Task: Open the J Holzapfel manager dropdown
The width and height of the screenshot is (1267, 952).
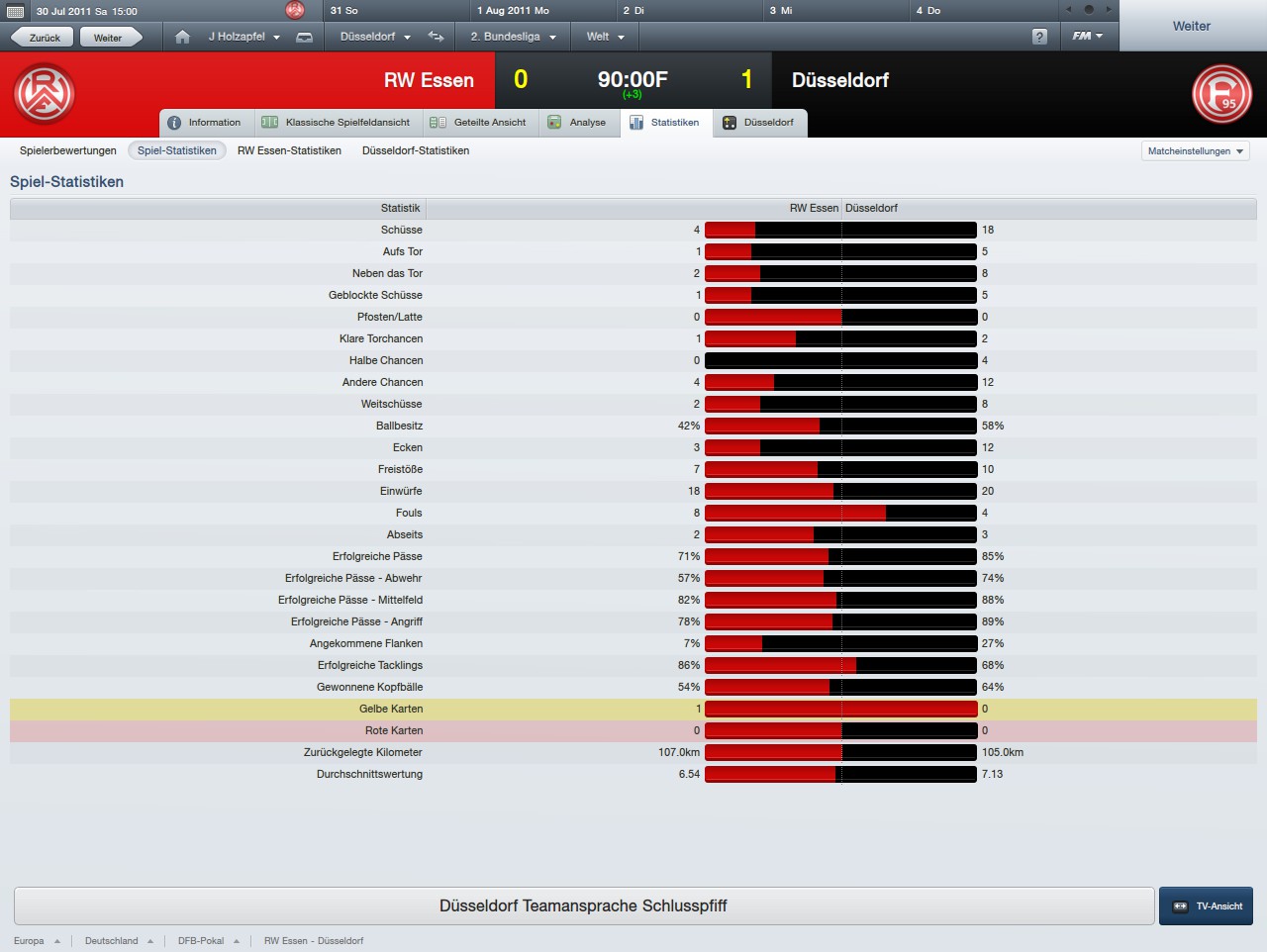Action: tap(244, 37)
